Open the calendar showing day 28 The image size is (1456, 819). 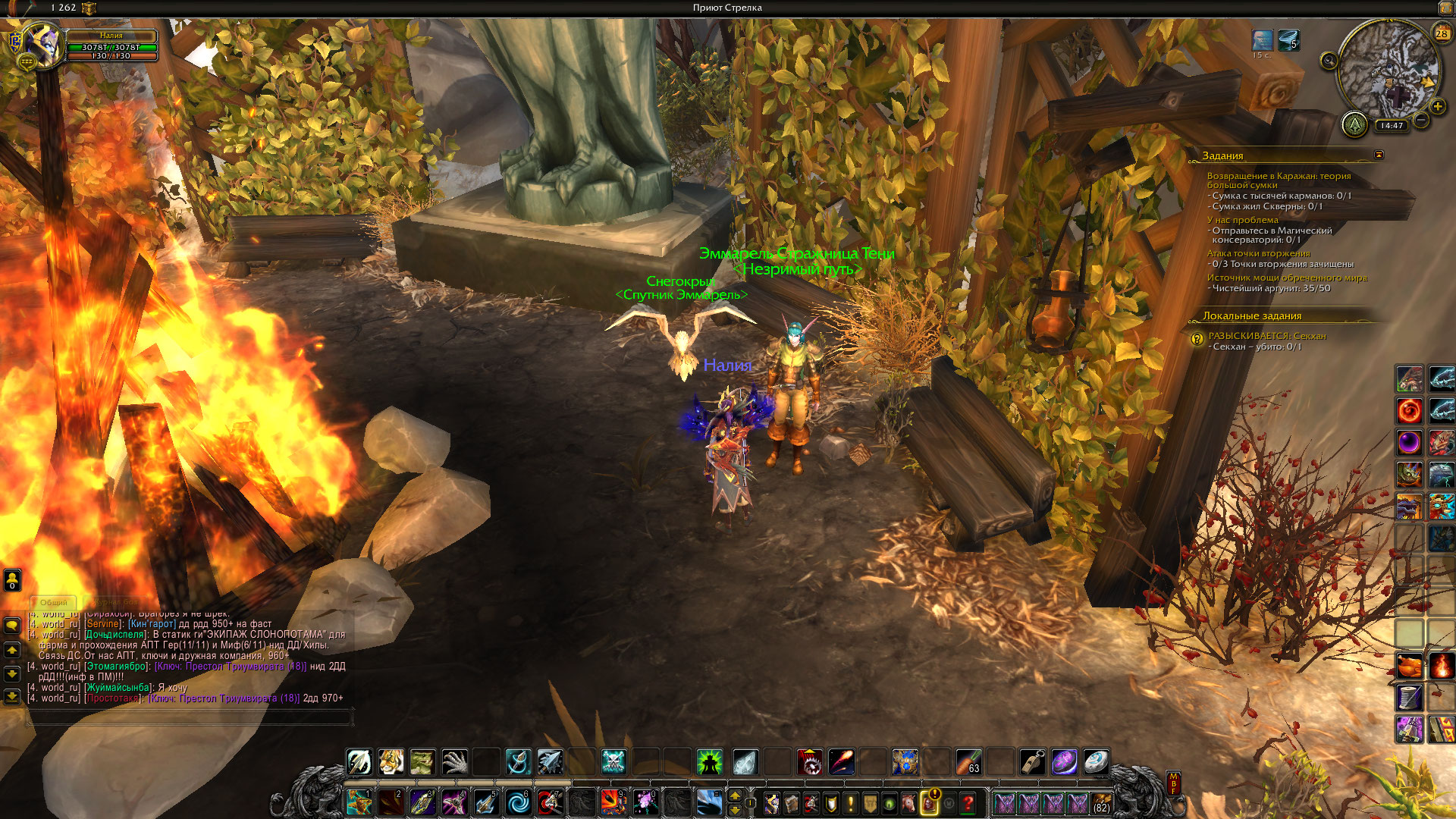point(1441,33)
